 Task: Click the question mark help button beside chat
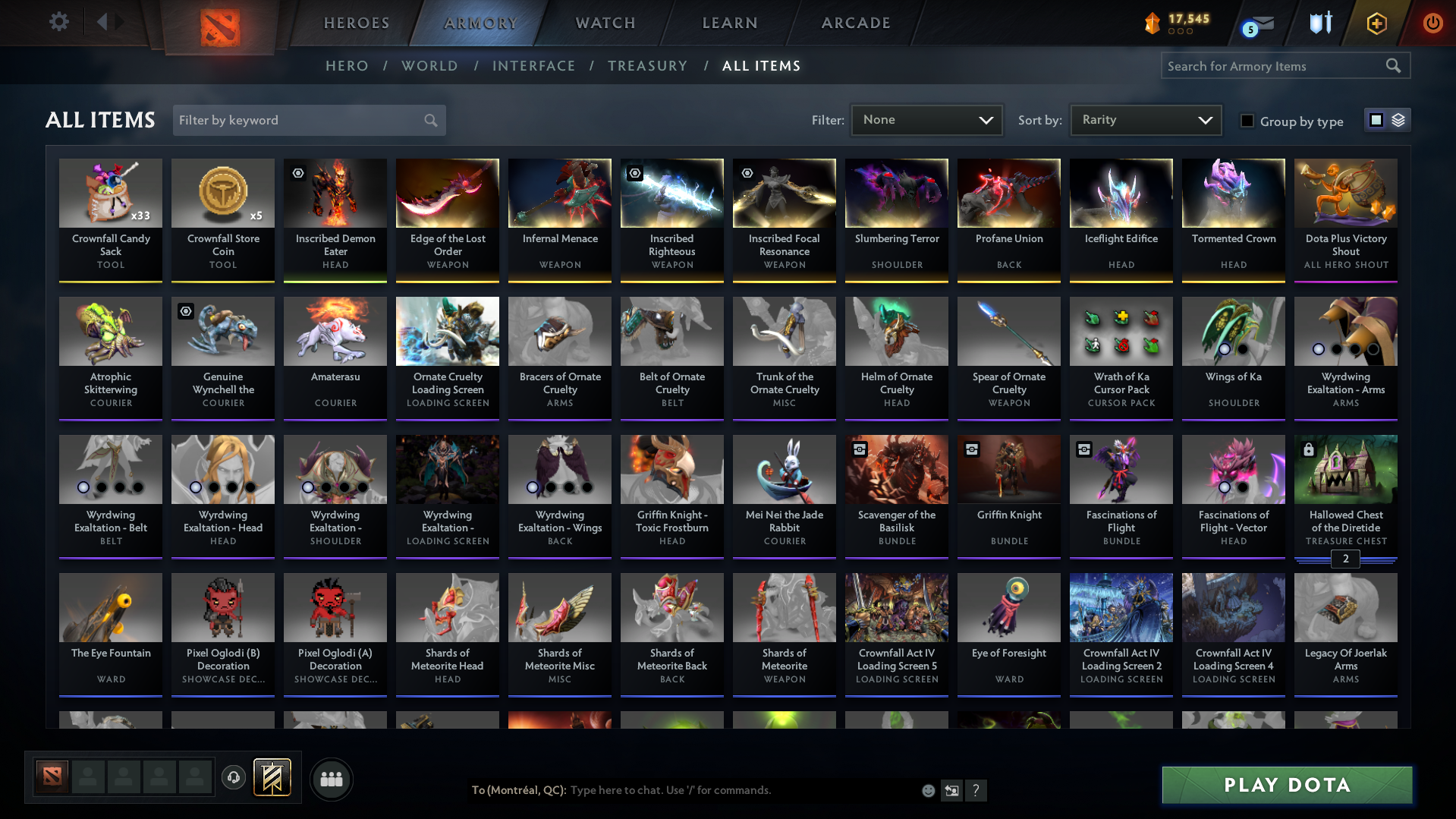[x=976, y=790]
